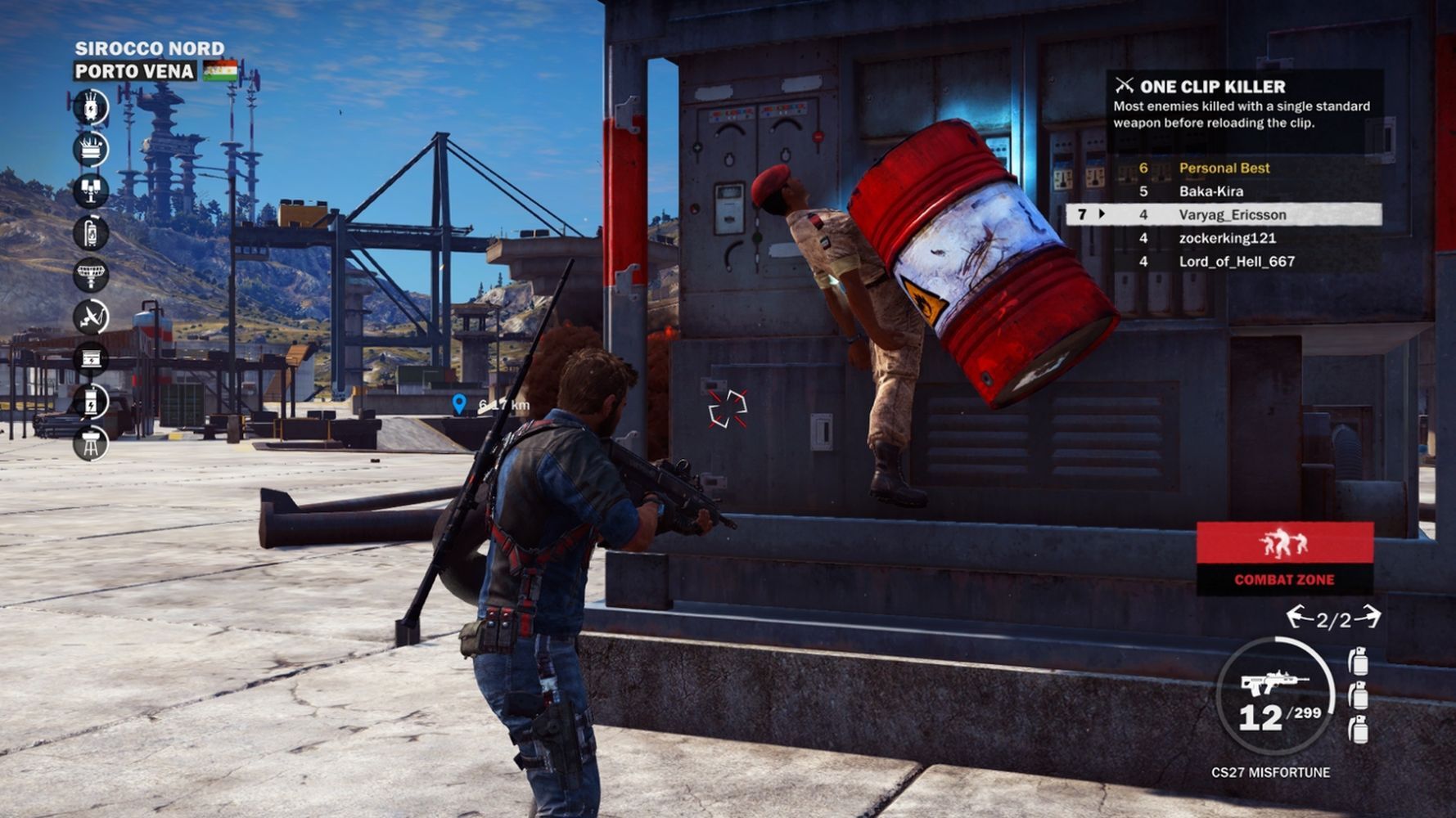The width and height of the screenshot is (1456, 818).
Task: Select the Personal Best leaderboard row
Action: tap(1224, 168)
